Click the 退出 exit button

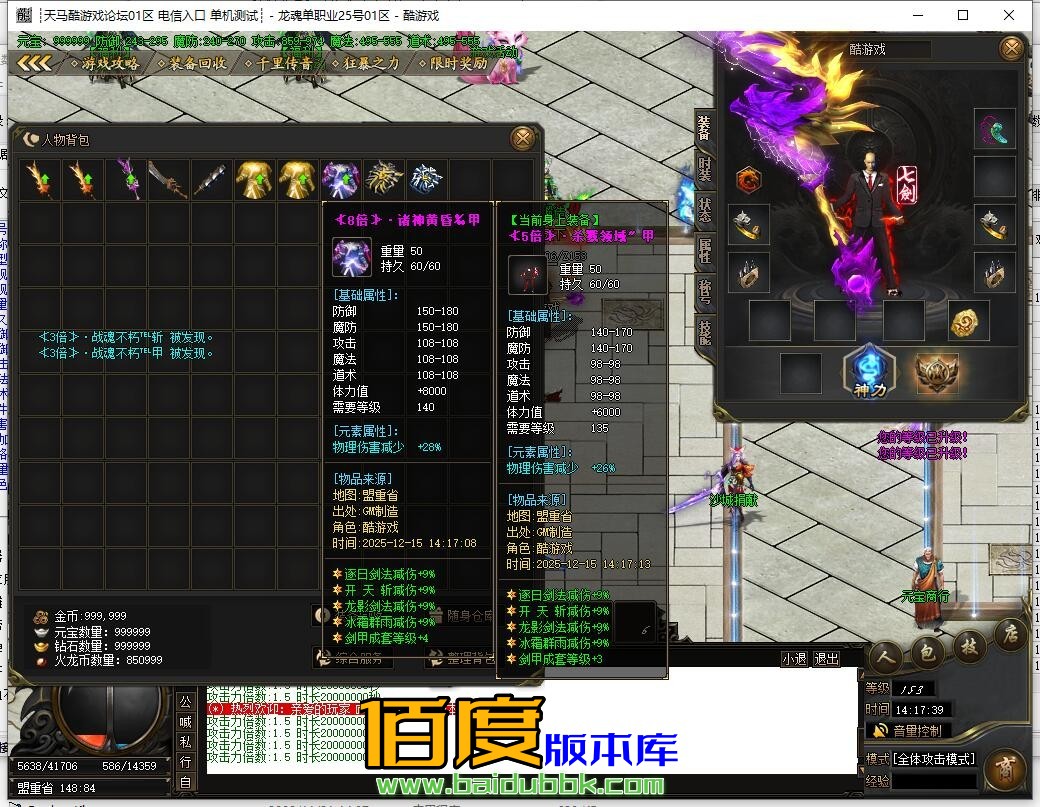coord(826,659)
